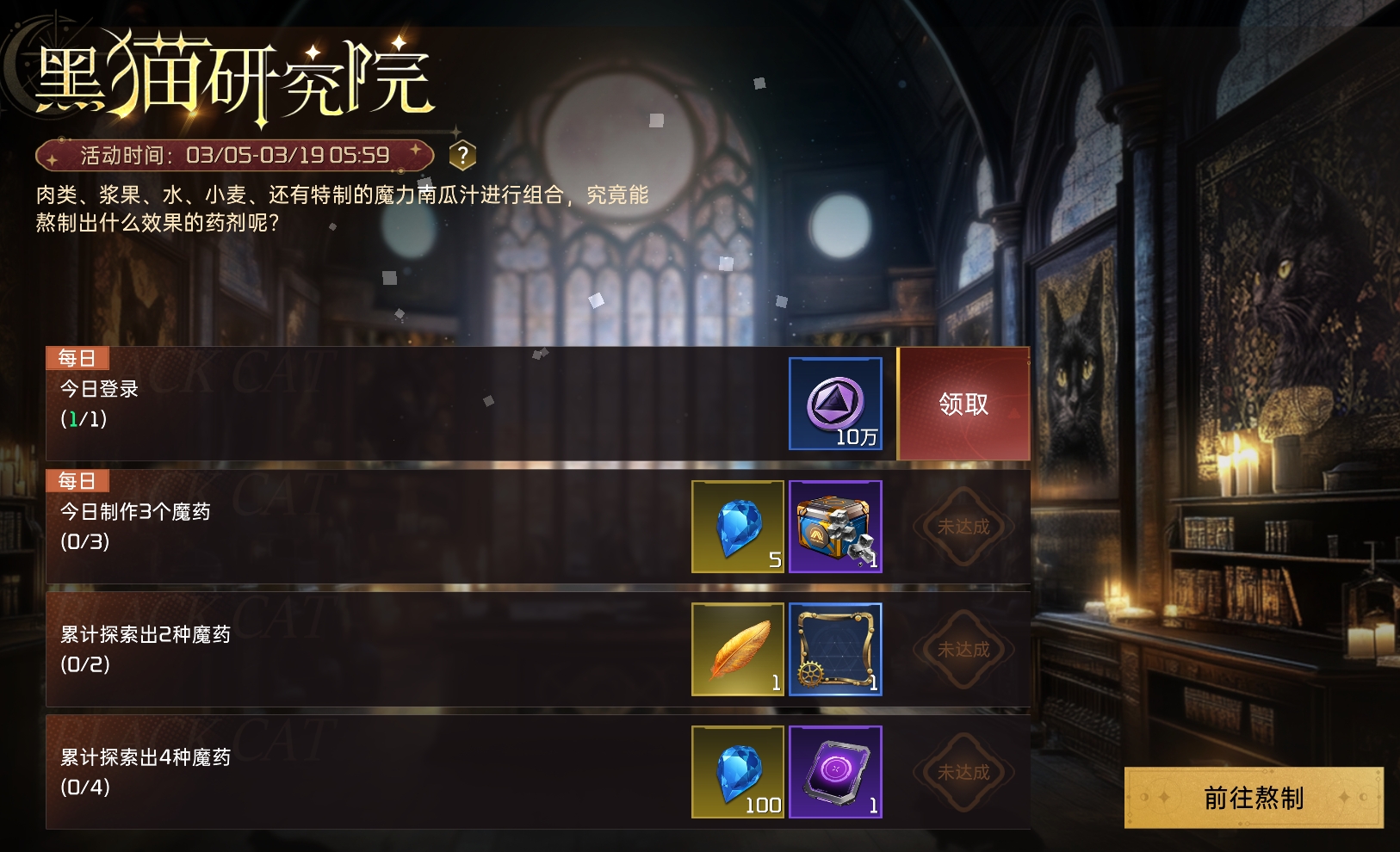Click the purple spellbook reward icon
The image size is (1400, 852).
[835, 773]
